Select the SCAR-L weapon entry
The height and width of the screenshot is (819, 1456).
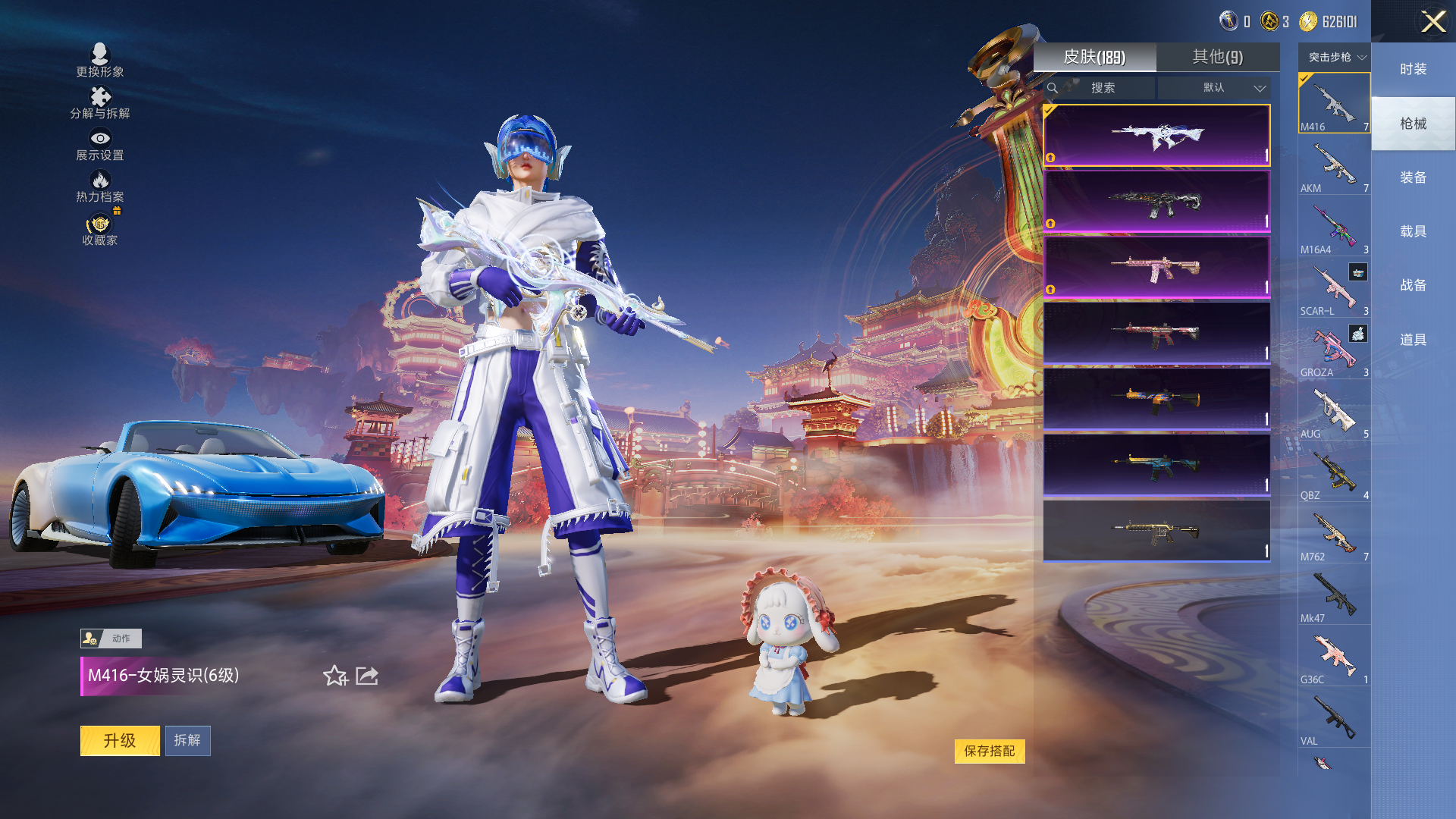1334,288
